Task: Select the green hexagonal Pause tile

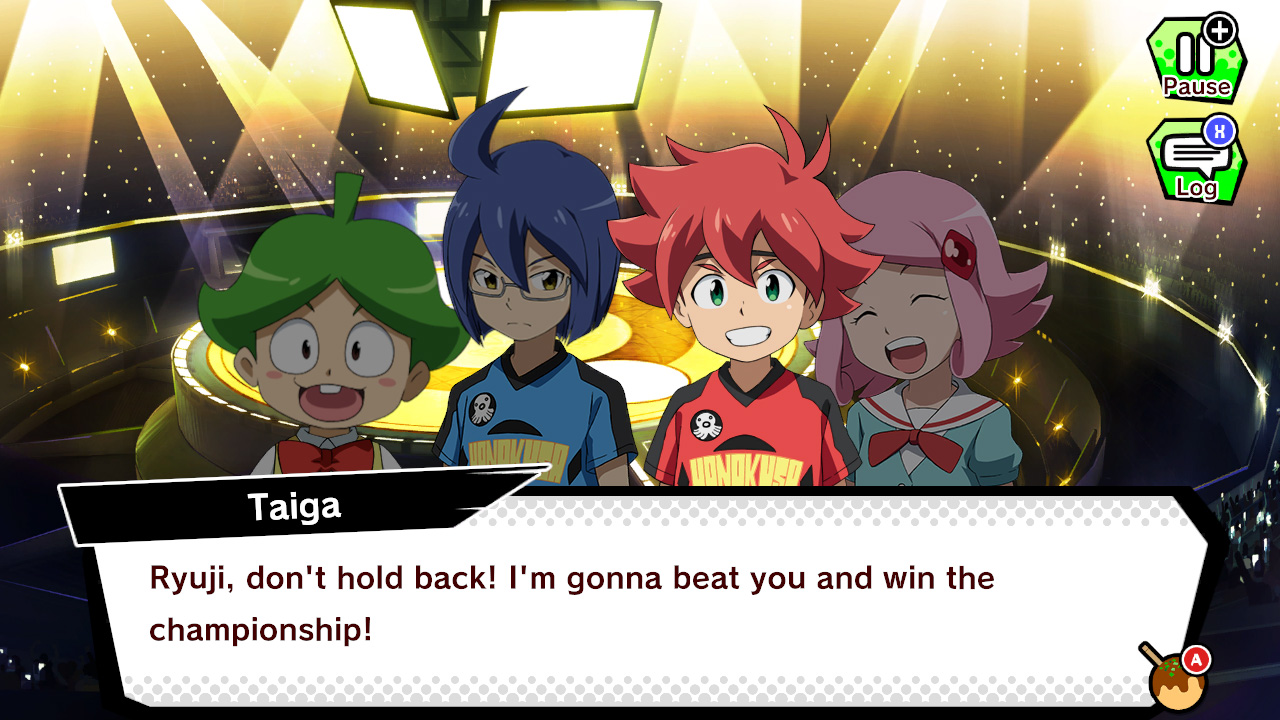Action: 1196,60
